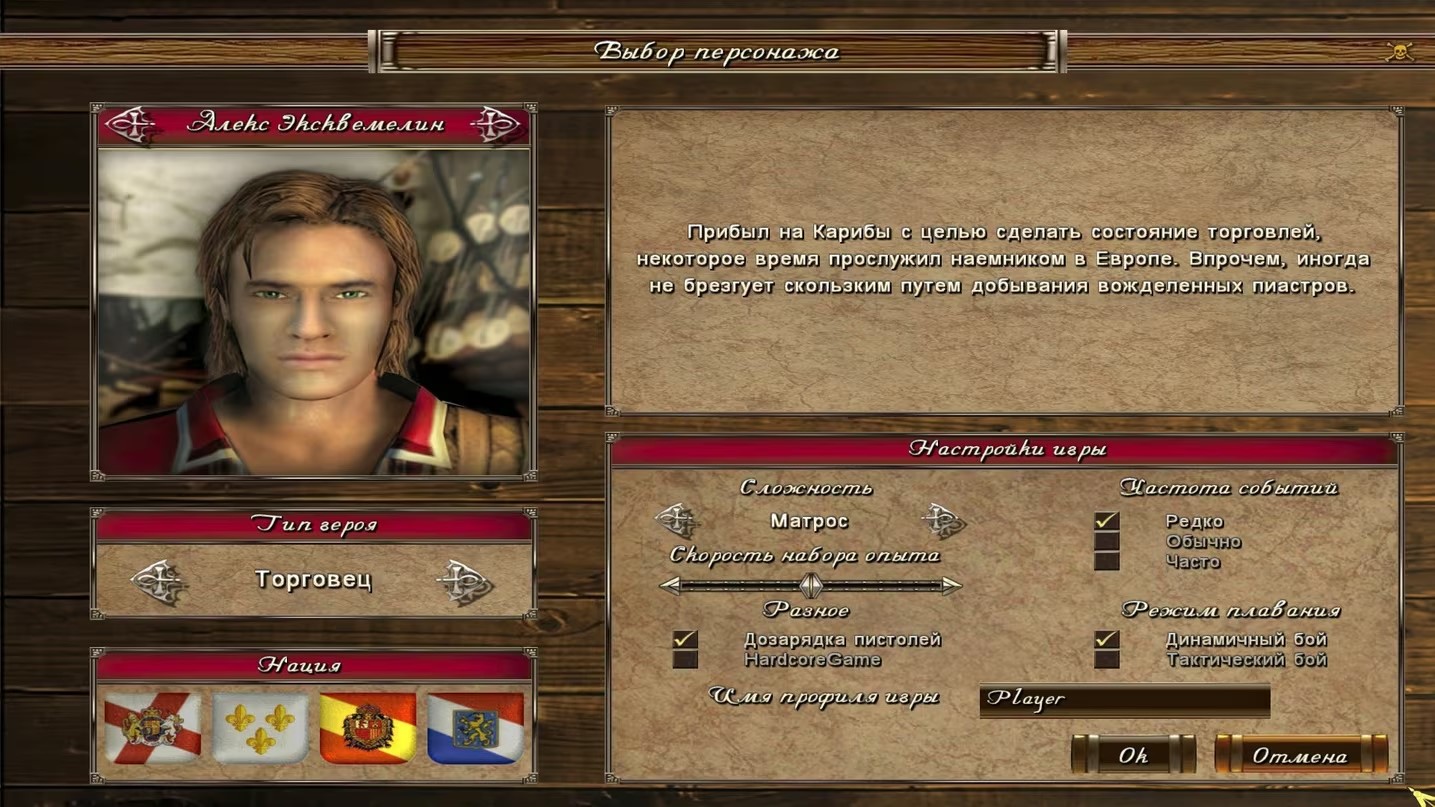
Task: Click the experience gain speed slider
Action: click(811, 585)
